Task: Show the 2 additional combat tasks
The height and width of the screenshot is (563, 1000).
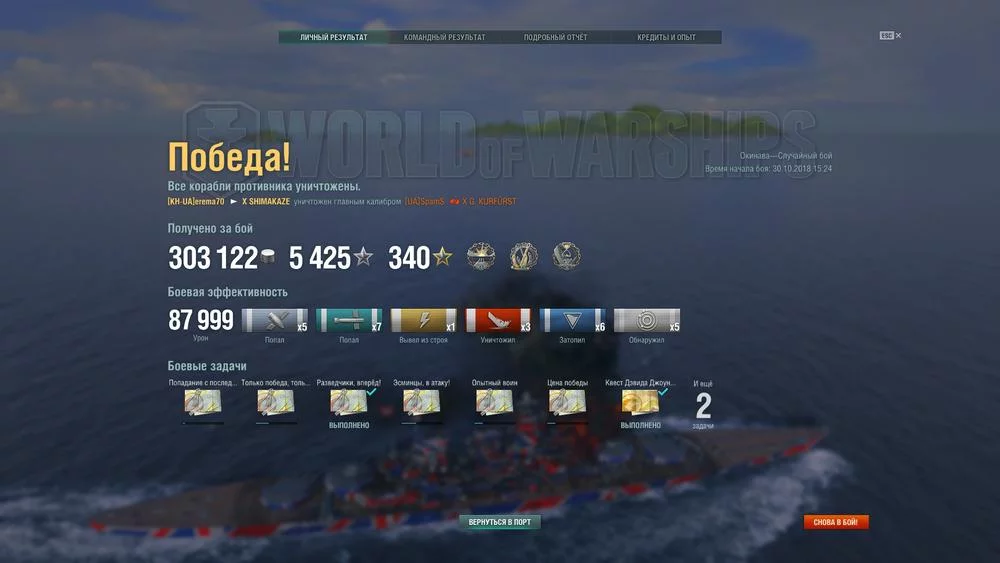Action: (x=703, y=406)
